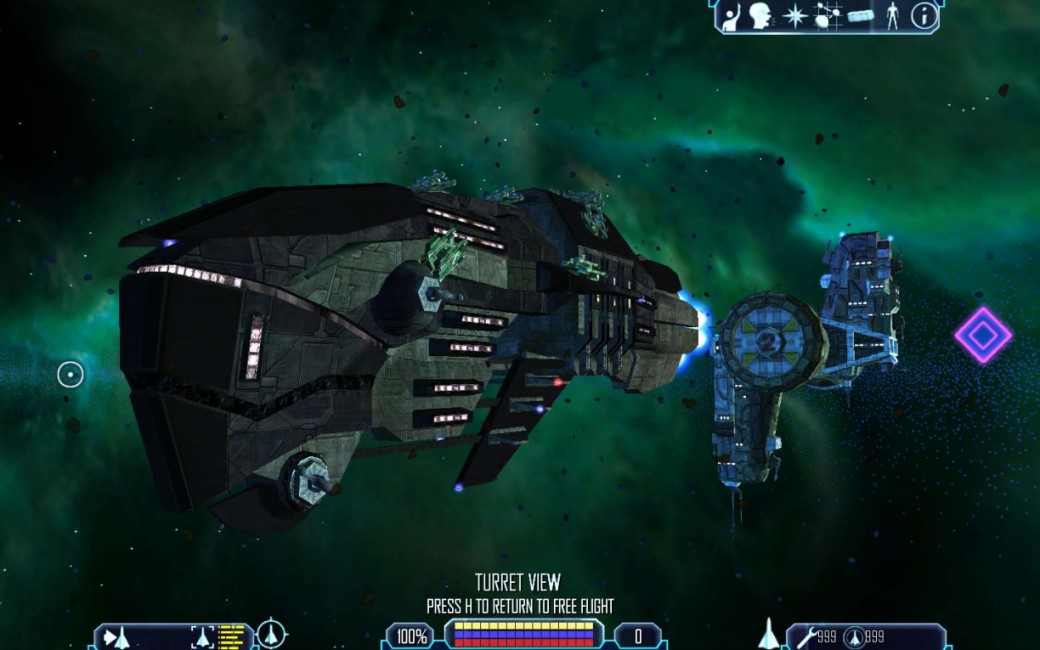Image resolution: width=1040 pixels, height=650 pixels.
Task: Click the white player ship icon
Action: coord(768,633)
